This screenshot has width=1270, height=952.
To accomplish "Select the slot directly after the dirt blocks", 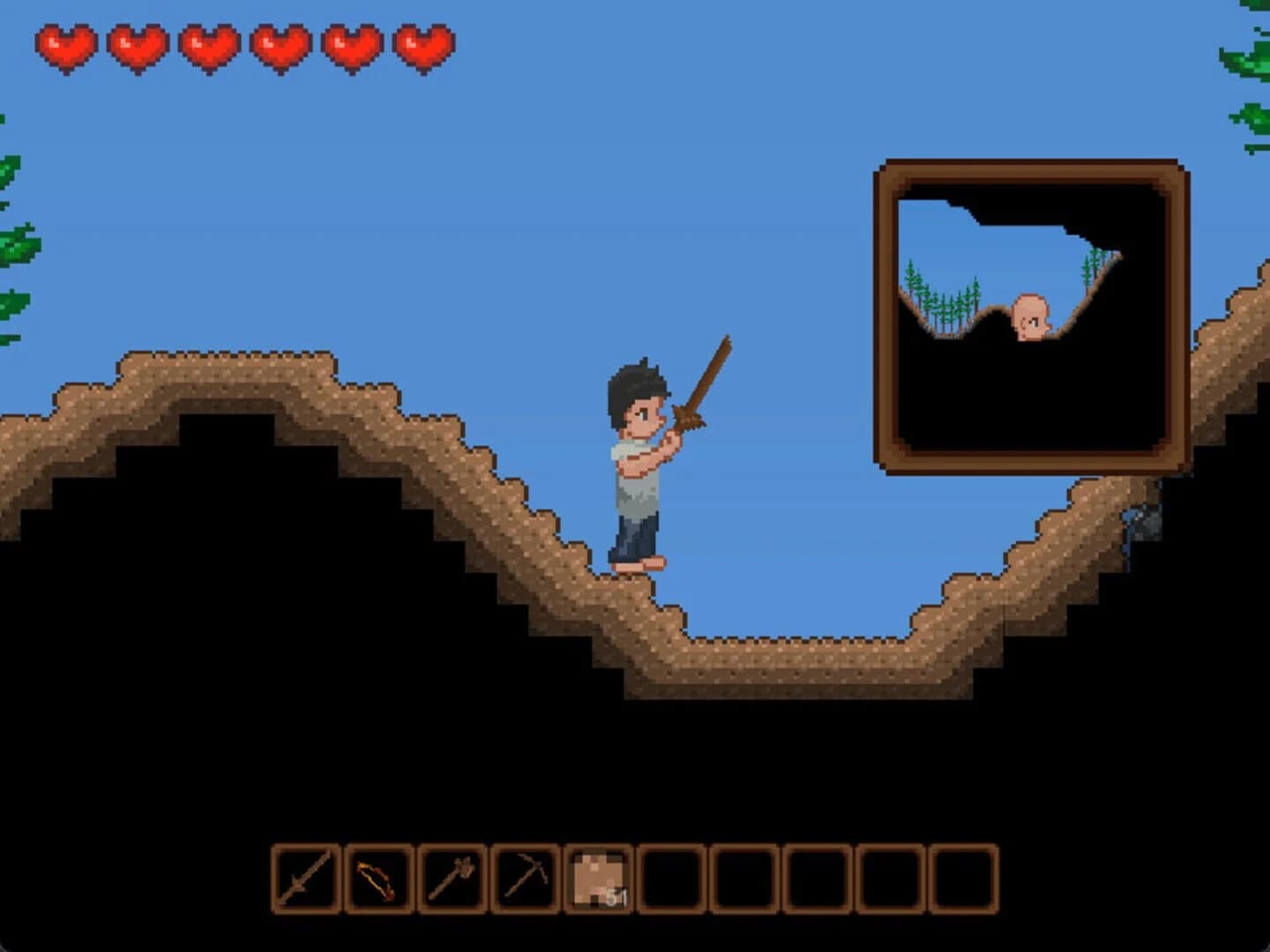I will [672, 879].
